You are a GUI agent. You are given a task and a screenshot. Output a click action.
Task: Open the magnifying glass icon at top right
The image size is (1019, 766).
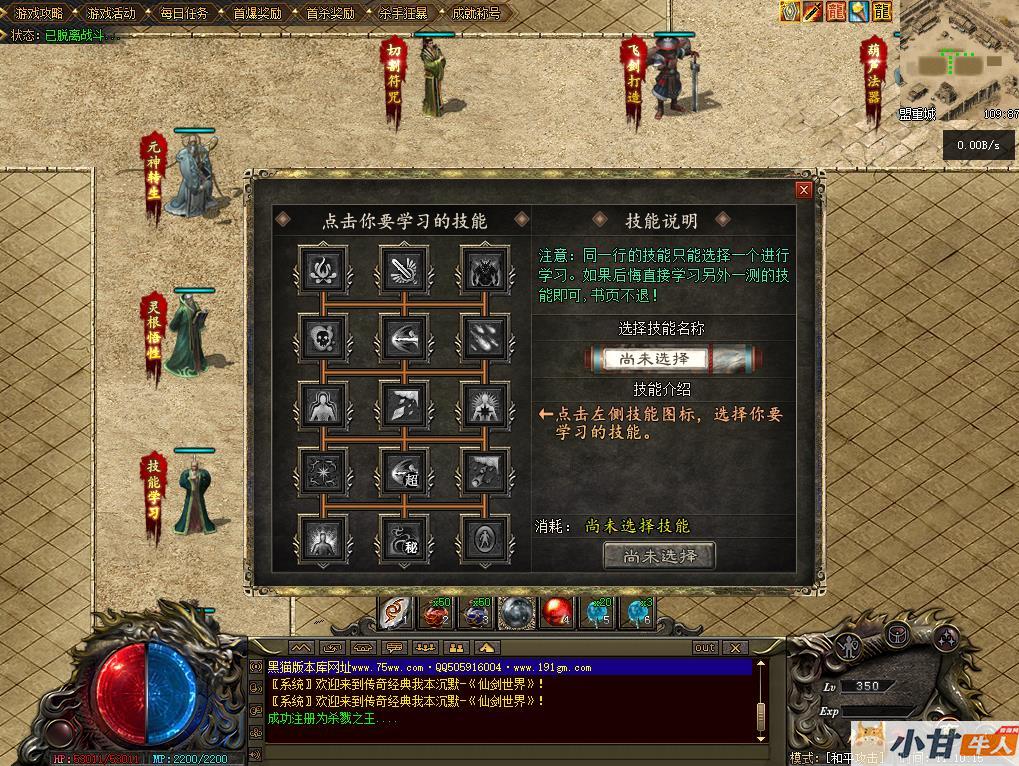click(x=858, y=11)
